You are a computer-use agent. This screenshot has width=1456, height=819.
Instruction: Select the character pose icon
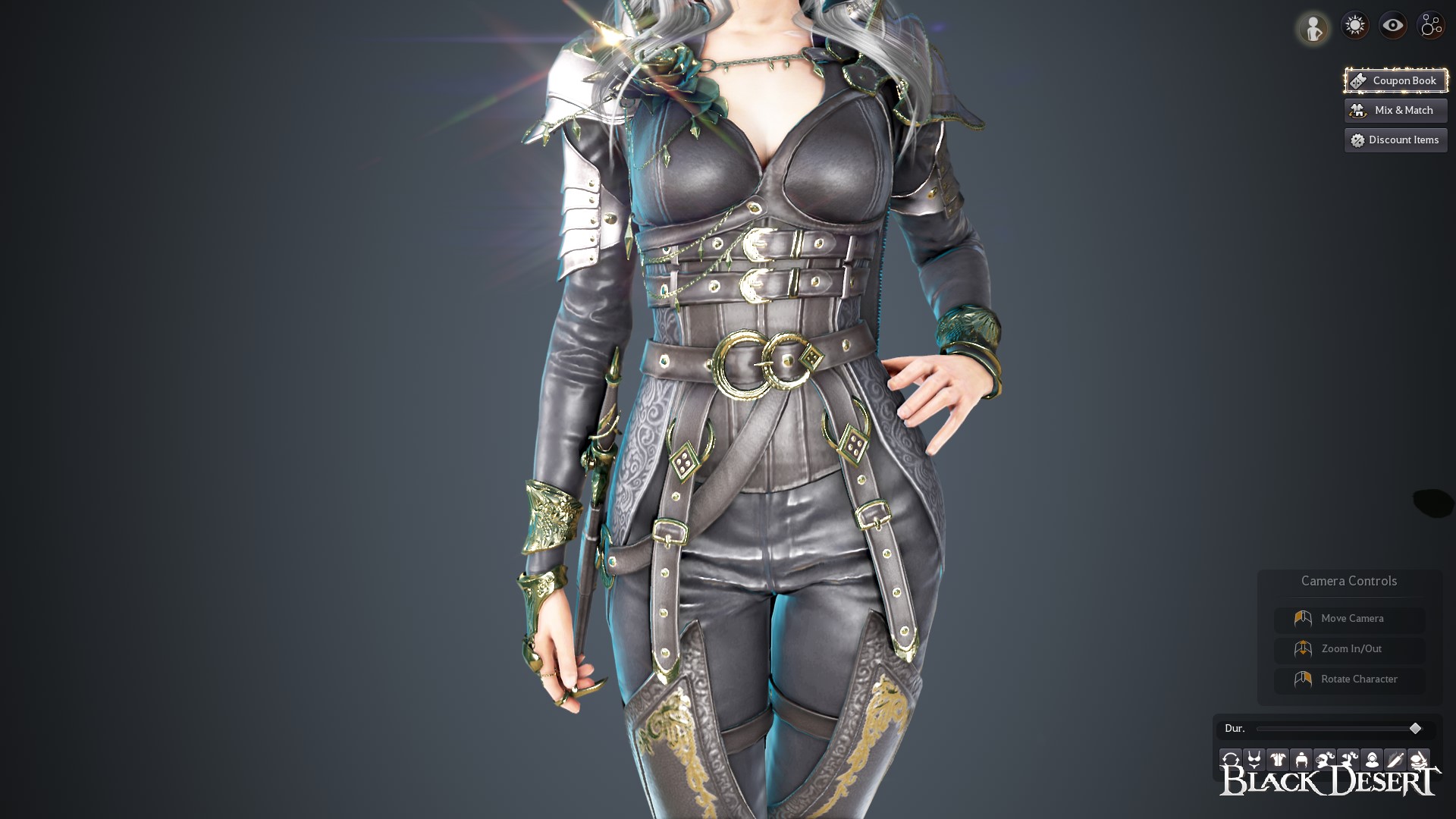(x=1313, y=27)
